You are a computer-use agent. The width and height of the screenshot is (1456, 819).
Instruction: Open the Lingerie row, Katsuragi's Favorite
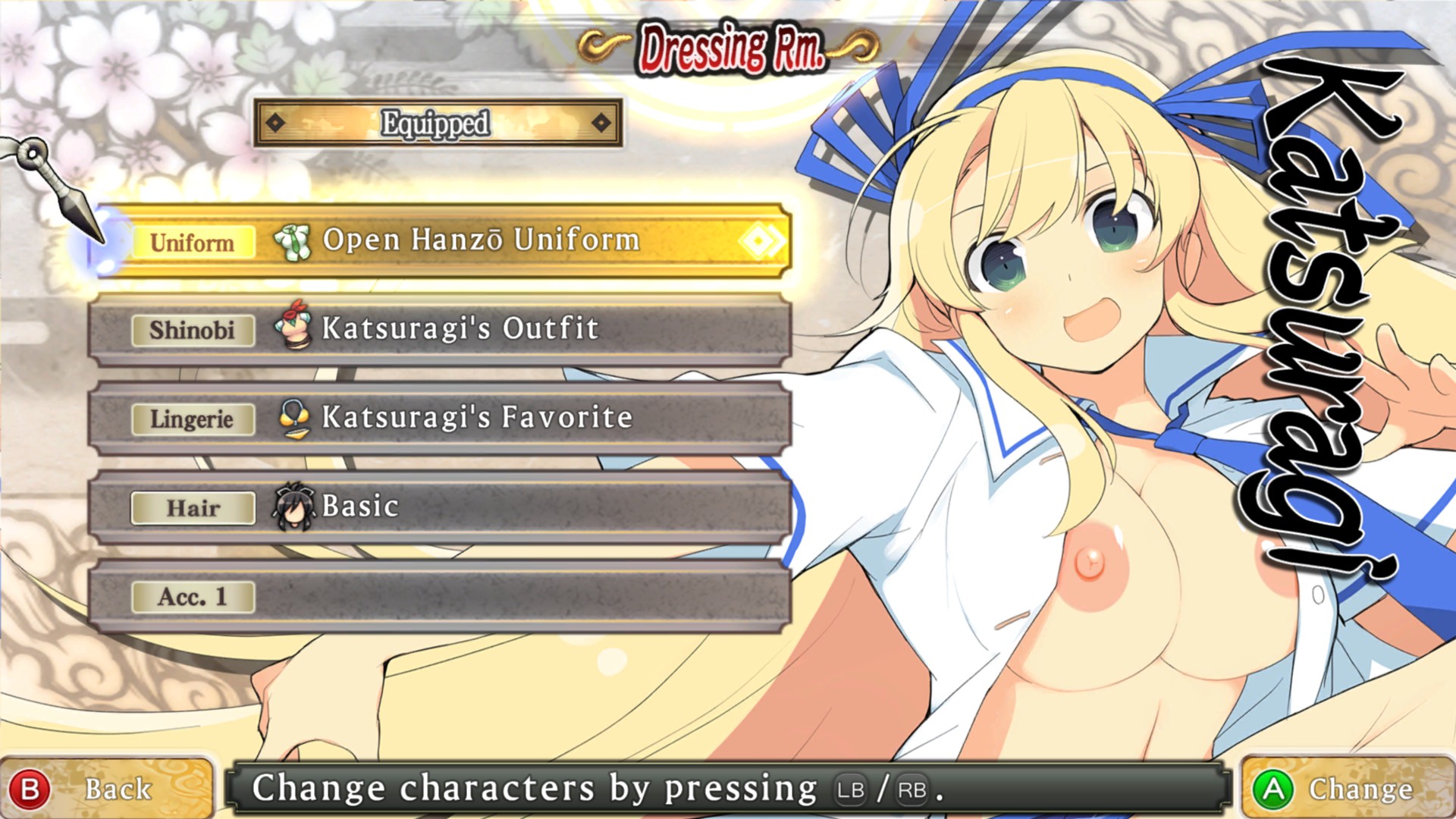tap(441, 418)
